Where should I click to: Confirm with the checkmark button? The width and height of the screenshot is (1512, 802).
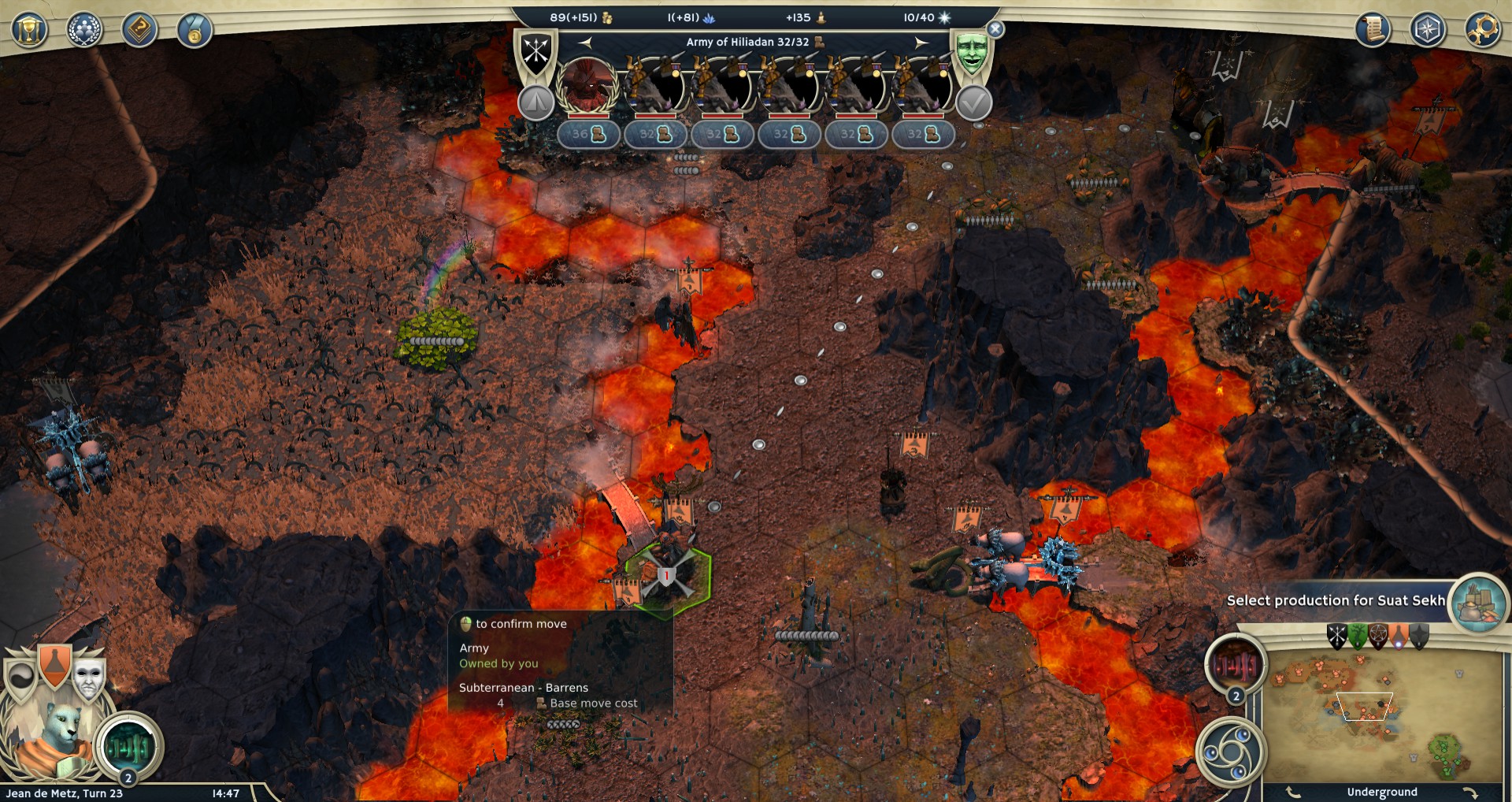coord(973,102)
